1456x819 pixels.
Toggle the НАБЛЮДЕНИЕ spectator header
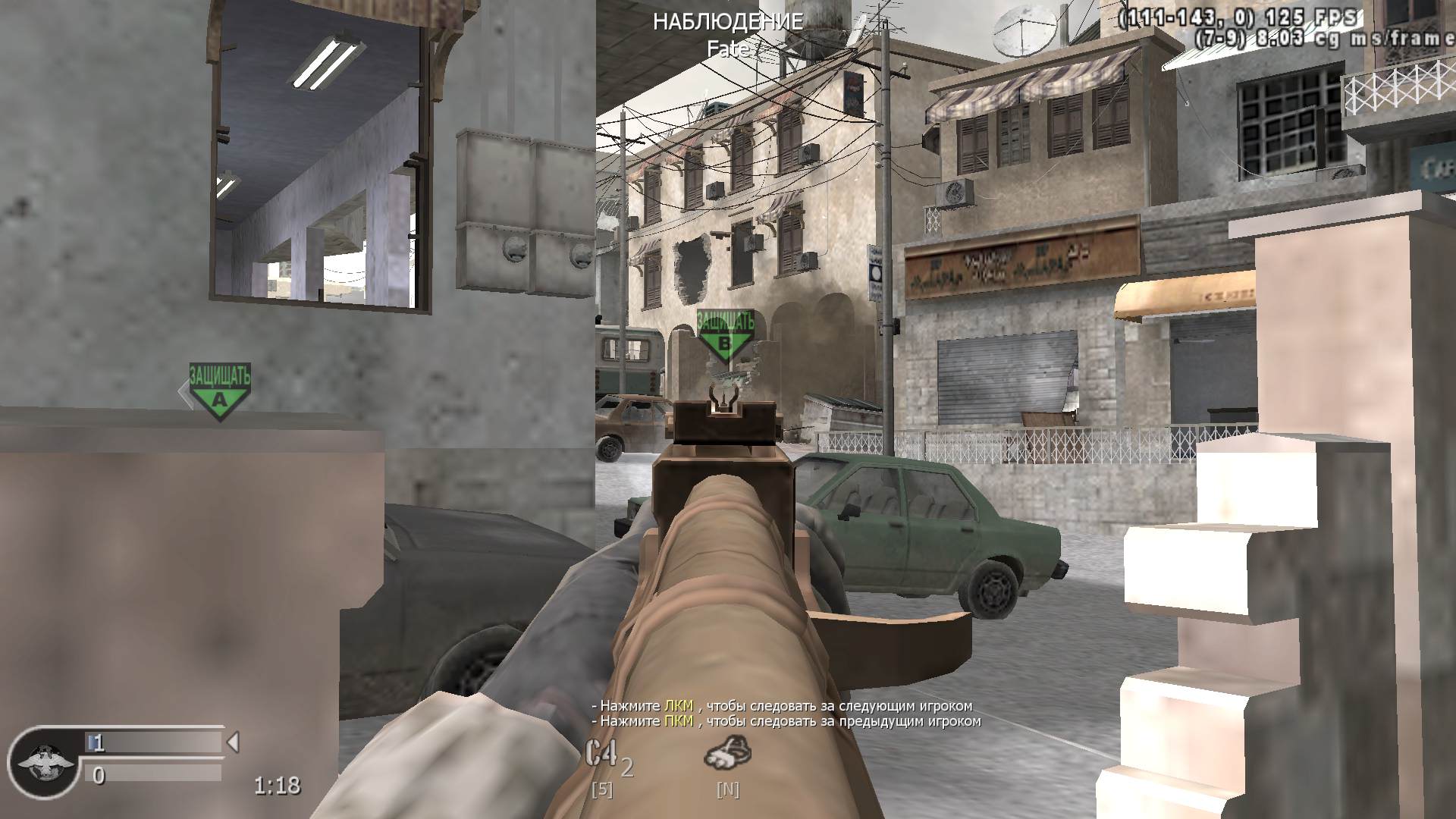(727, 22)
